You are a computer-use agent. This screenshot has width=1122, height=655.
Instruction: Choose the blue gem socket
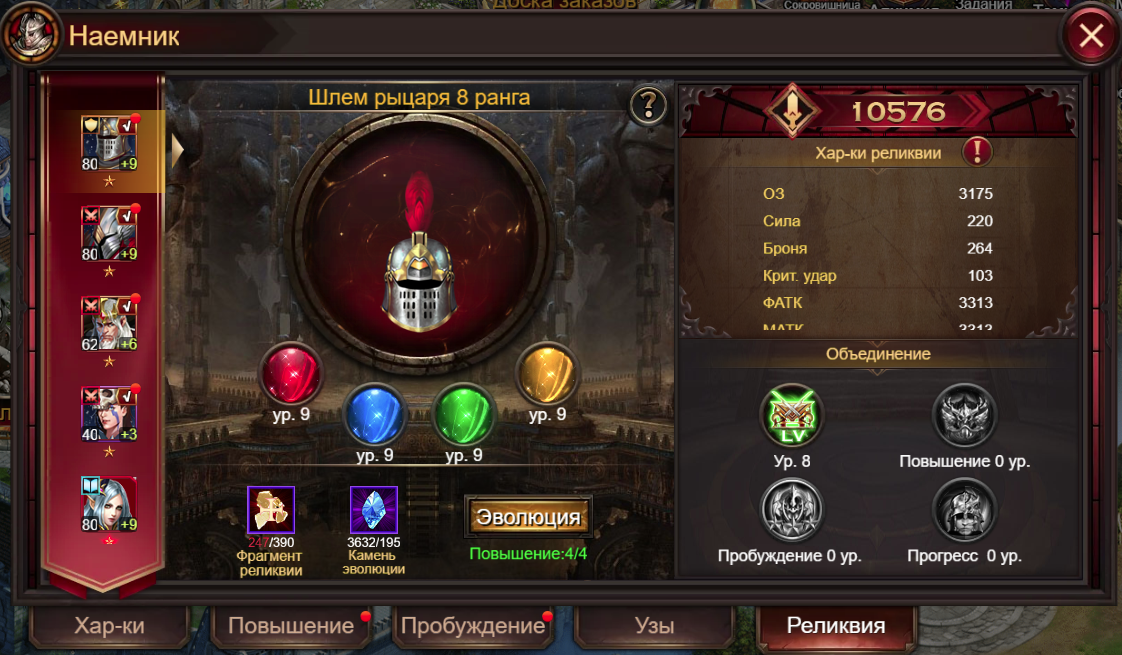[375, 414]
